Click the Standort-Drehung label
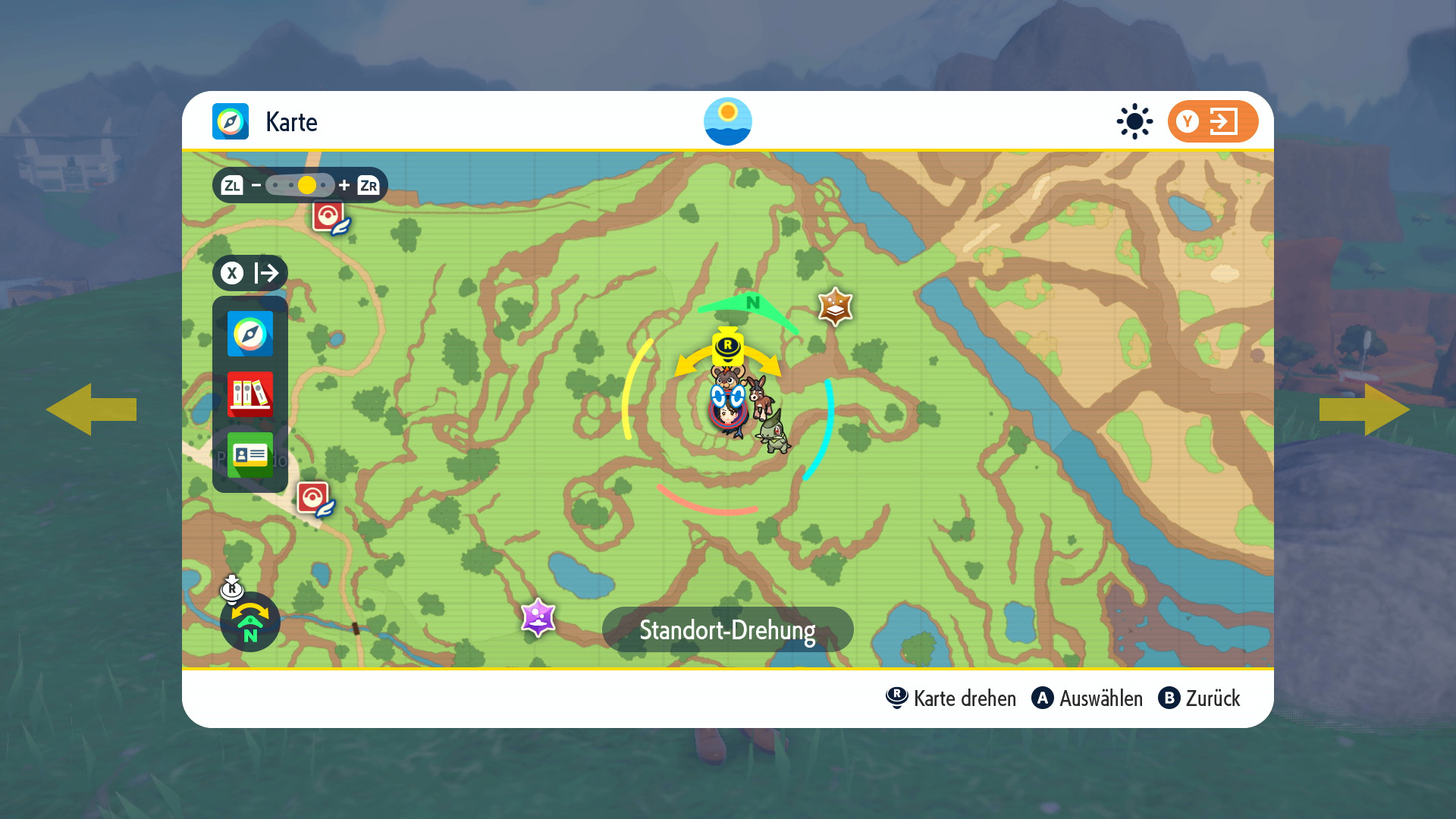 (x=727, y=629)
